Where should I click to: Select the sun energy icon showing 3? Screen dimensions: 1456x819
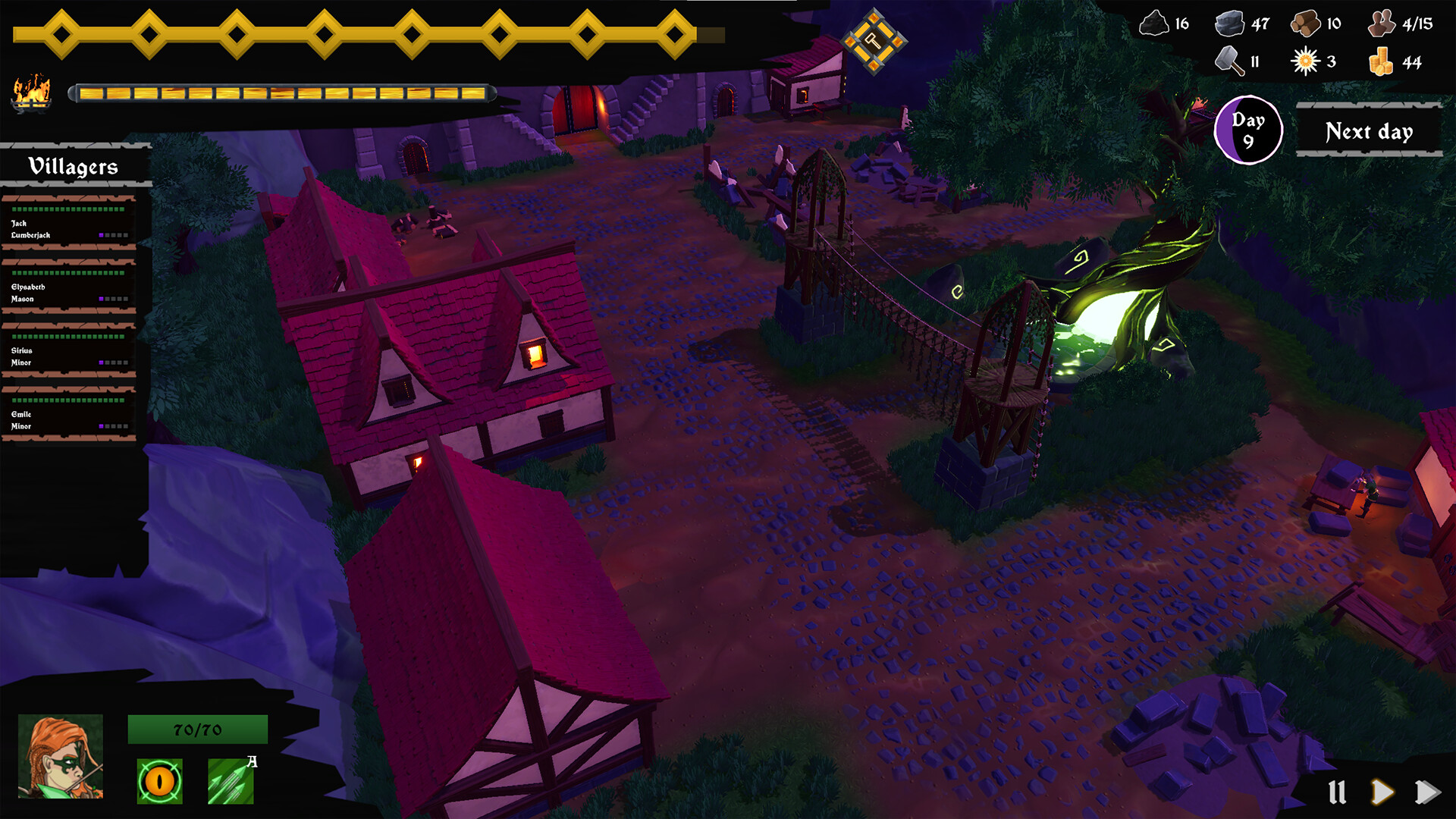tap(1305, 61)
